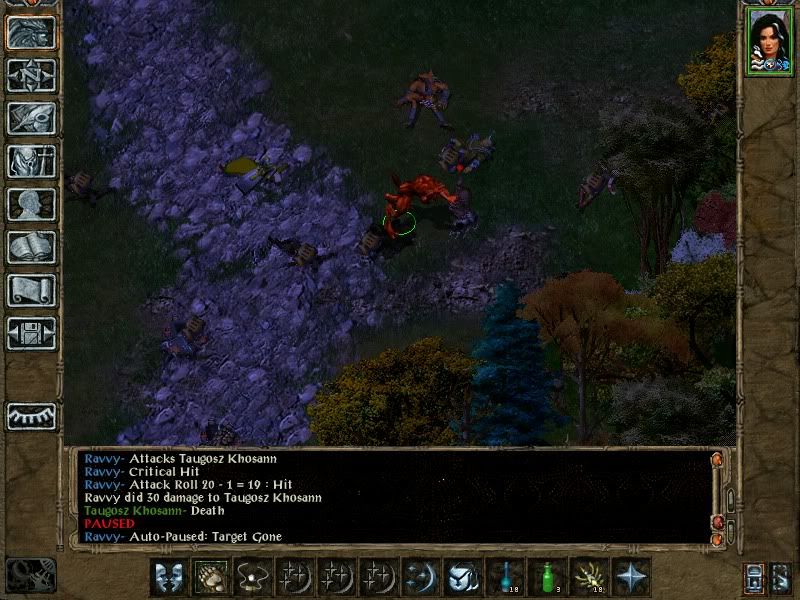Use the blue potion quick item

point(505,577)
